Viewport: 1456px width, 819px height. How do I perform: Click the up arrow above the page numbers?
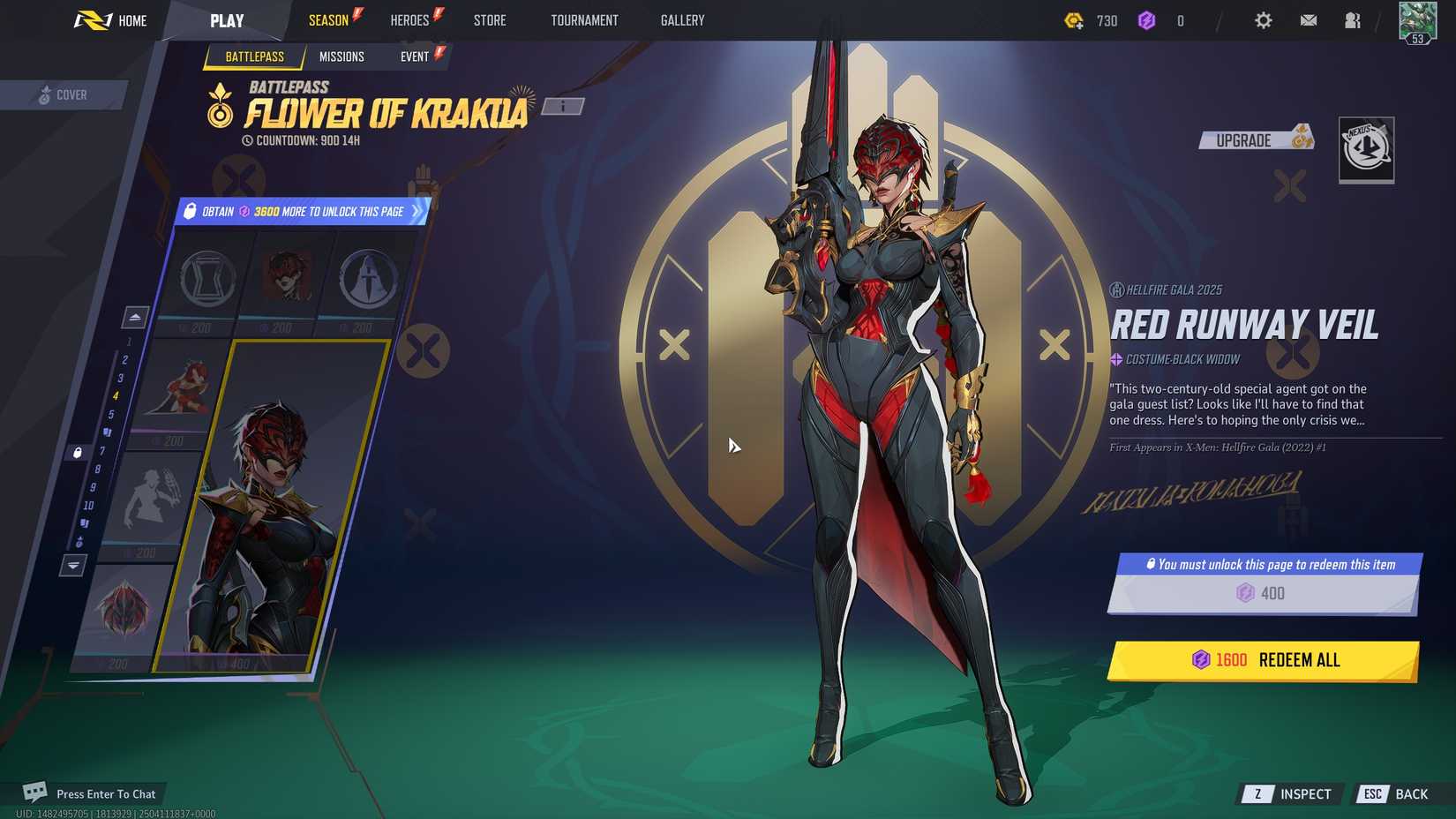pyautogui.click(x=135, y=317)
